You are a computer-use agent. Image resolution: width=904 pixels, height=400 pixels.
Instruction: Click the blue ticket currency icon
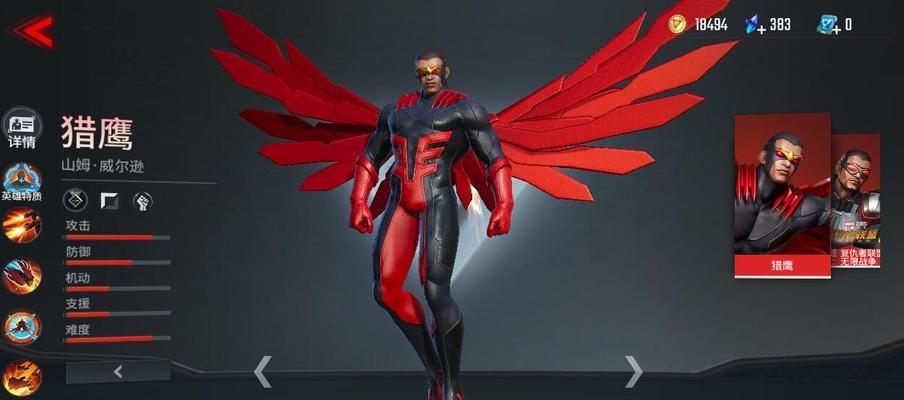pos(828,25)
